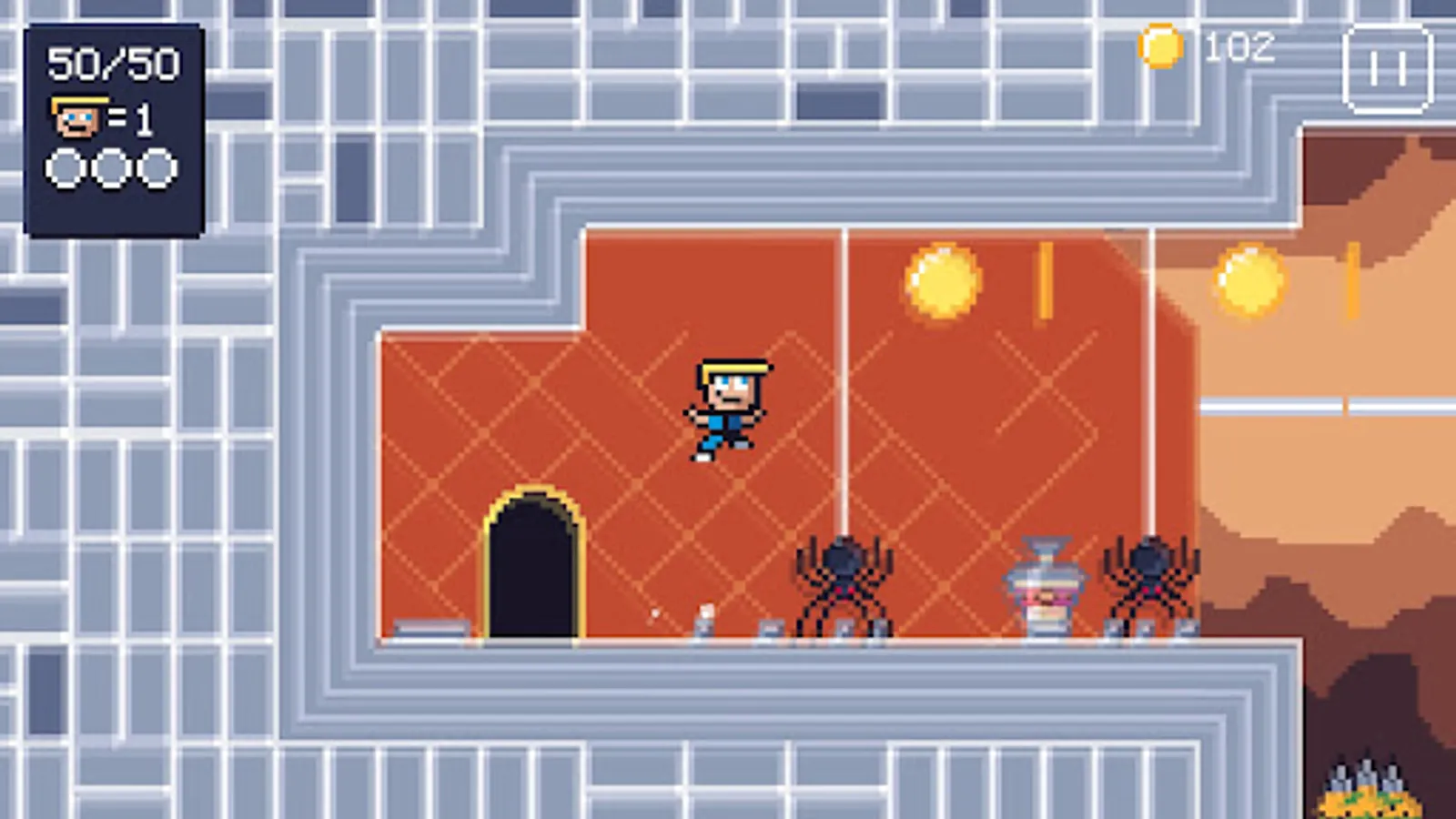Click the second white life circle
Screen dimensions: 1456x819
[x=111, y=167]
